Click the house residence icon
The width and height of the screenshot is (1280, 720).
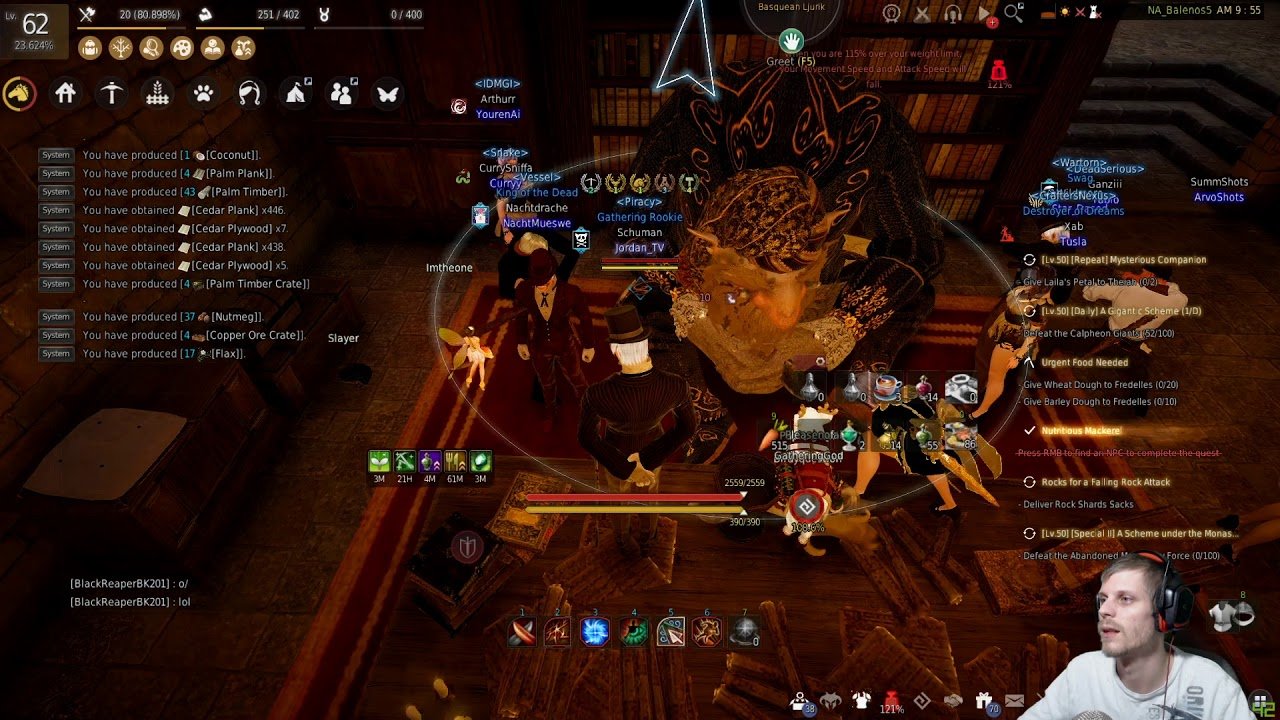click(x=66, y=94)
